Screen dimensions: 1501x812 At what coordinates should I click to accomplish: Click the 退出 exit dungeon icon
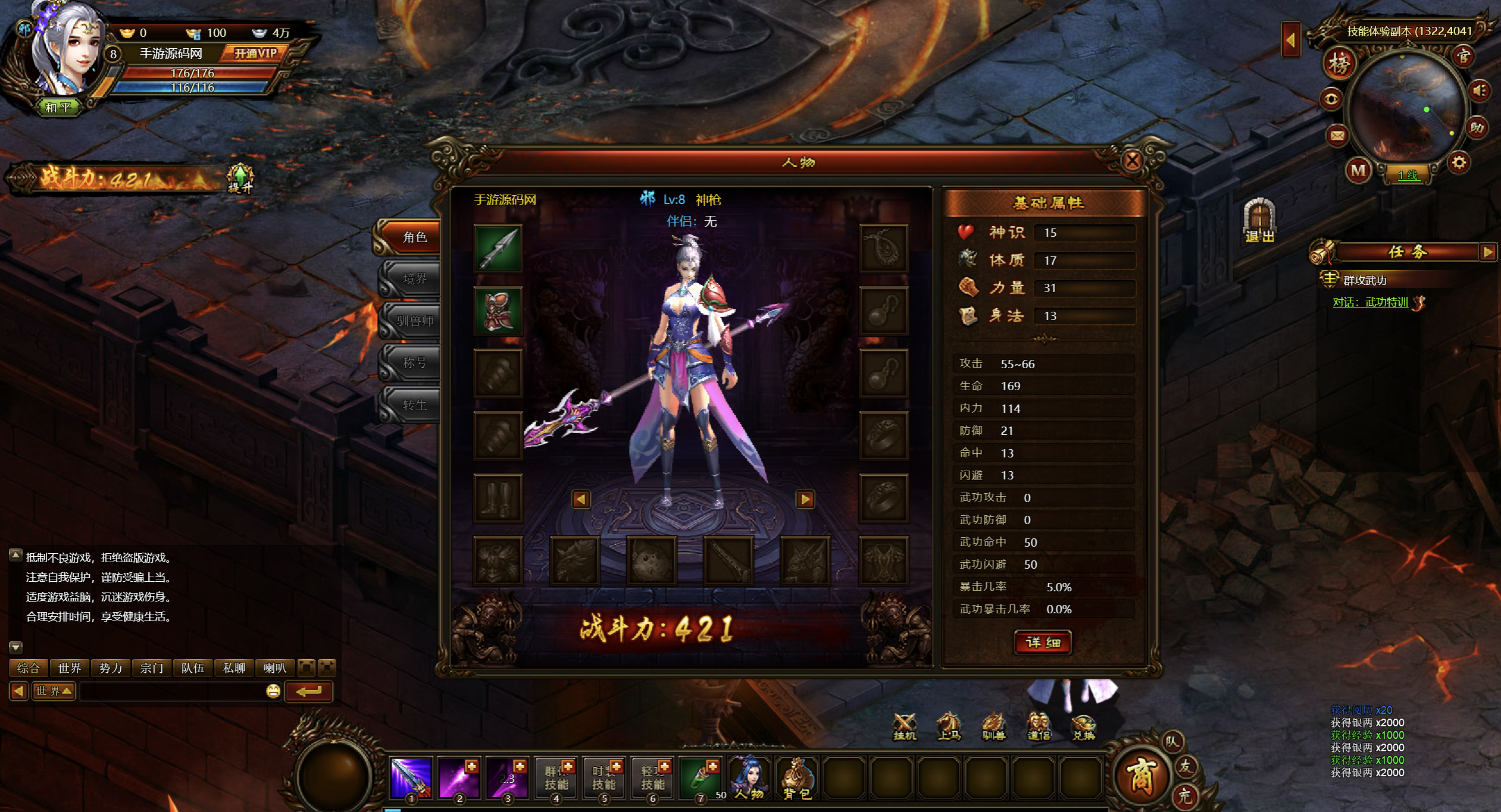(1259, 221)
